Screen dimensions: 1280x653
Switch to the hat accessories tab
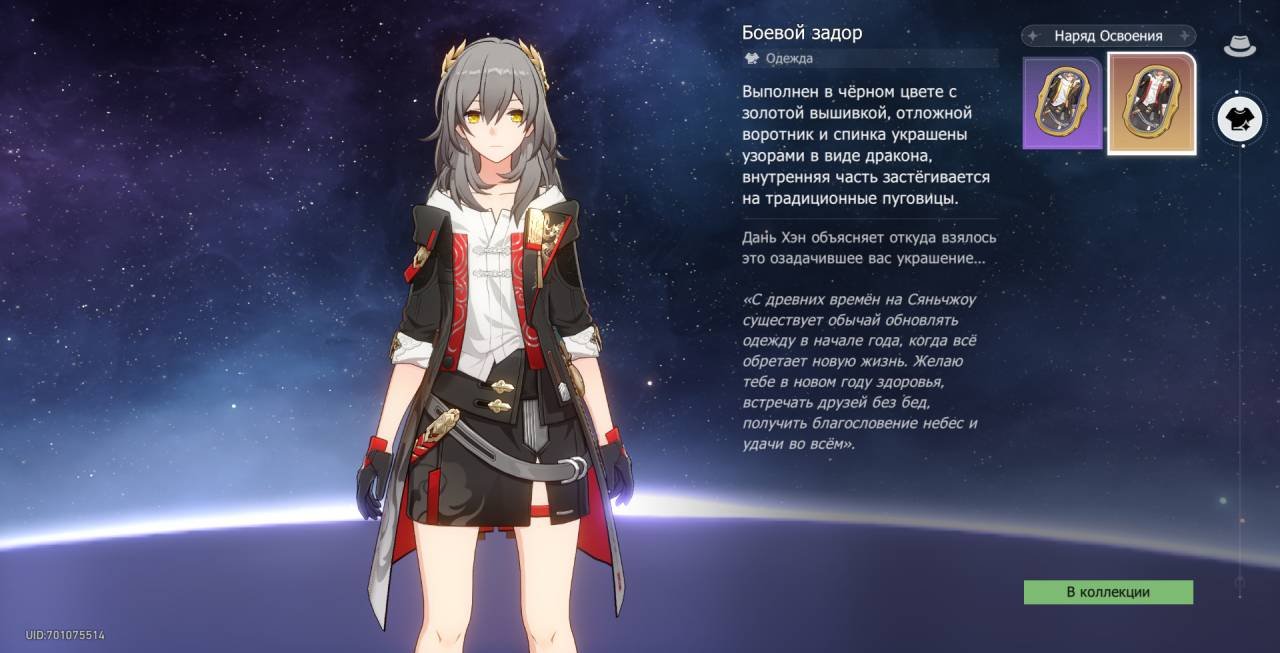pos(1239,45)
